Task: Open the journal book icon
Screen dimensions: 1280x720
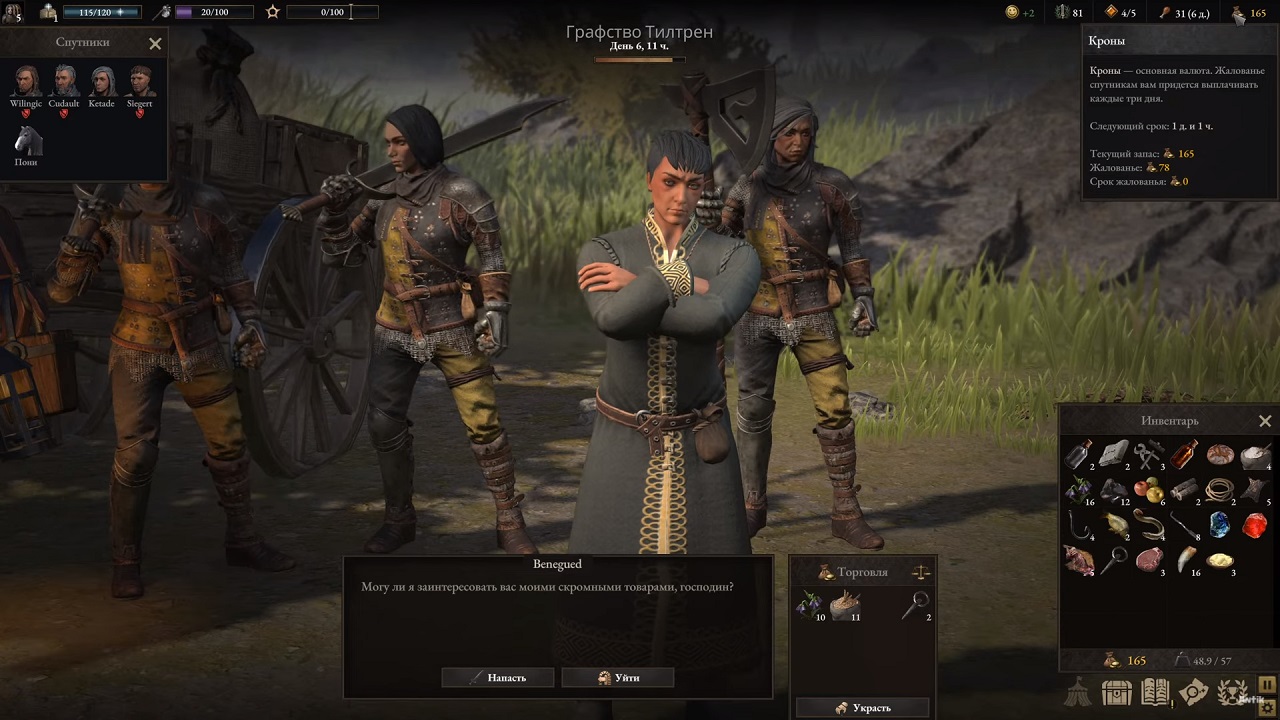Action: 1155,692
